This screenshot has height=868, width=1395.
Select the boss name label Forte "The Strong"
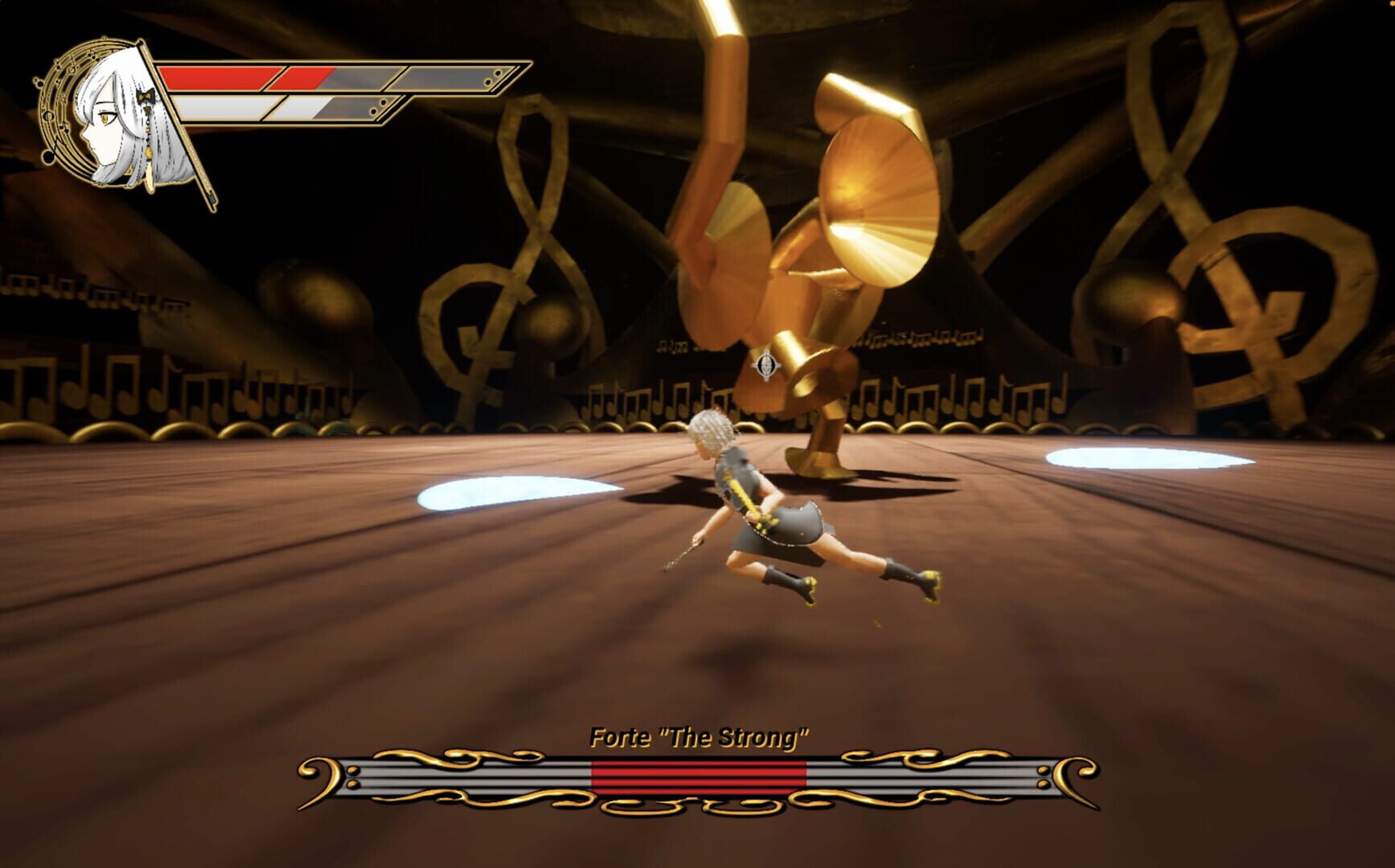click(700, 733)
